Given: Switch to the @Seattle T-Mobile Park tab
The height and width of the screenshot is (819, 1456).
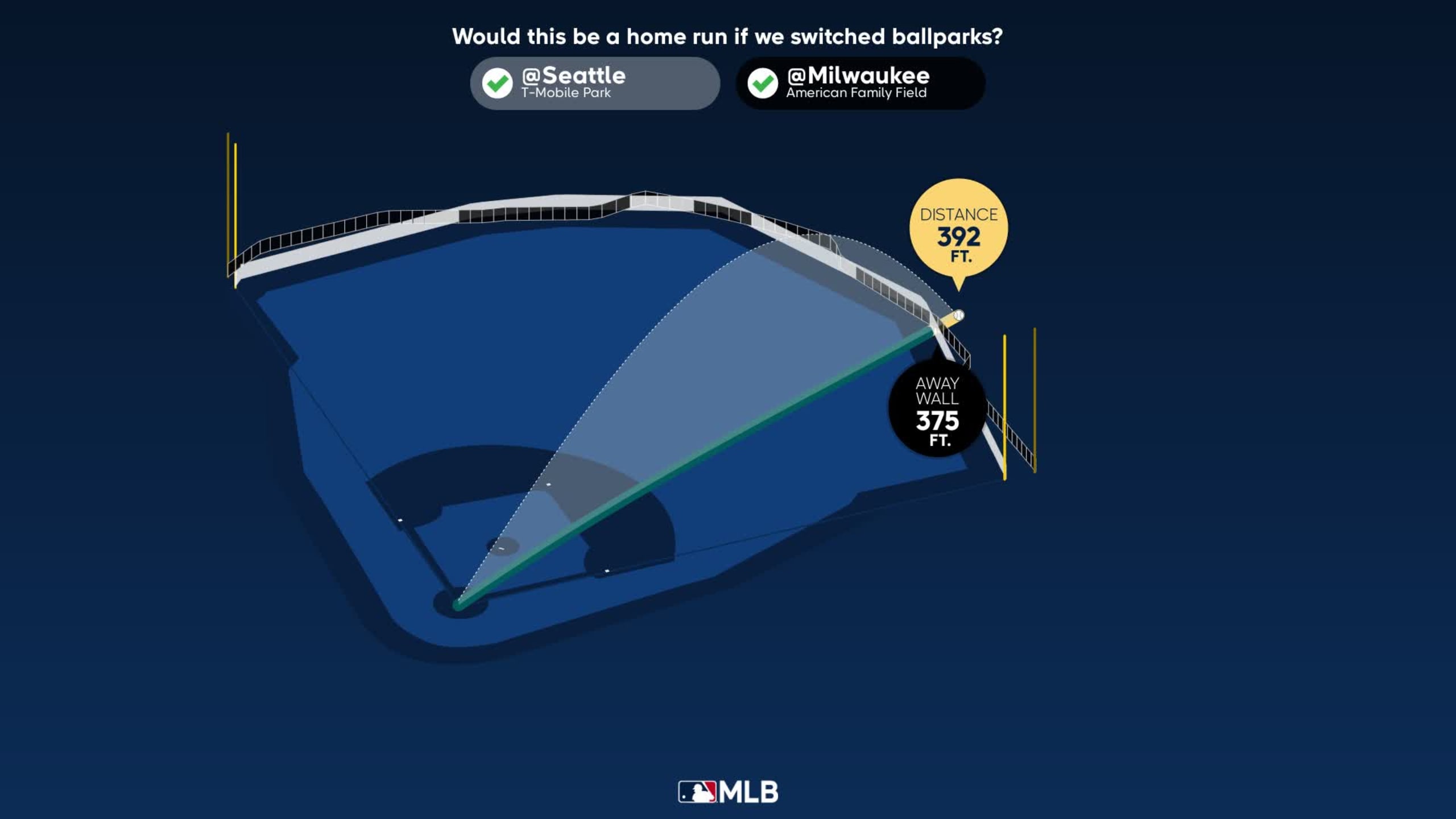Looking at the screenshot, I should tap(594, 83).
